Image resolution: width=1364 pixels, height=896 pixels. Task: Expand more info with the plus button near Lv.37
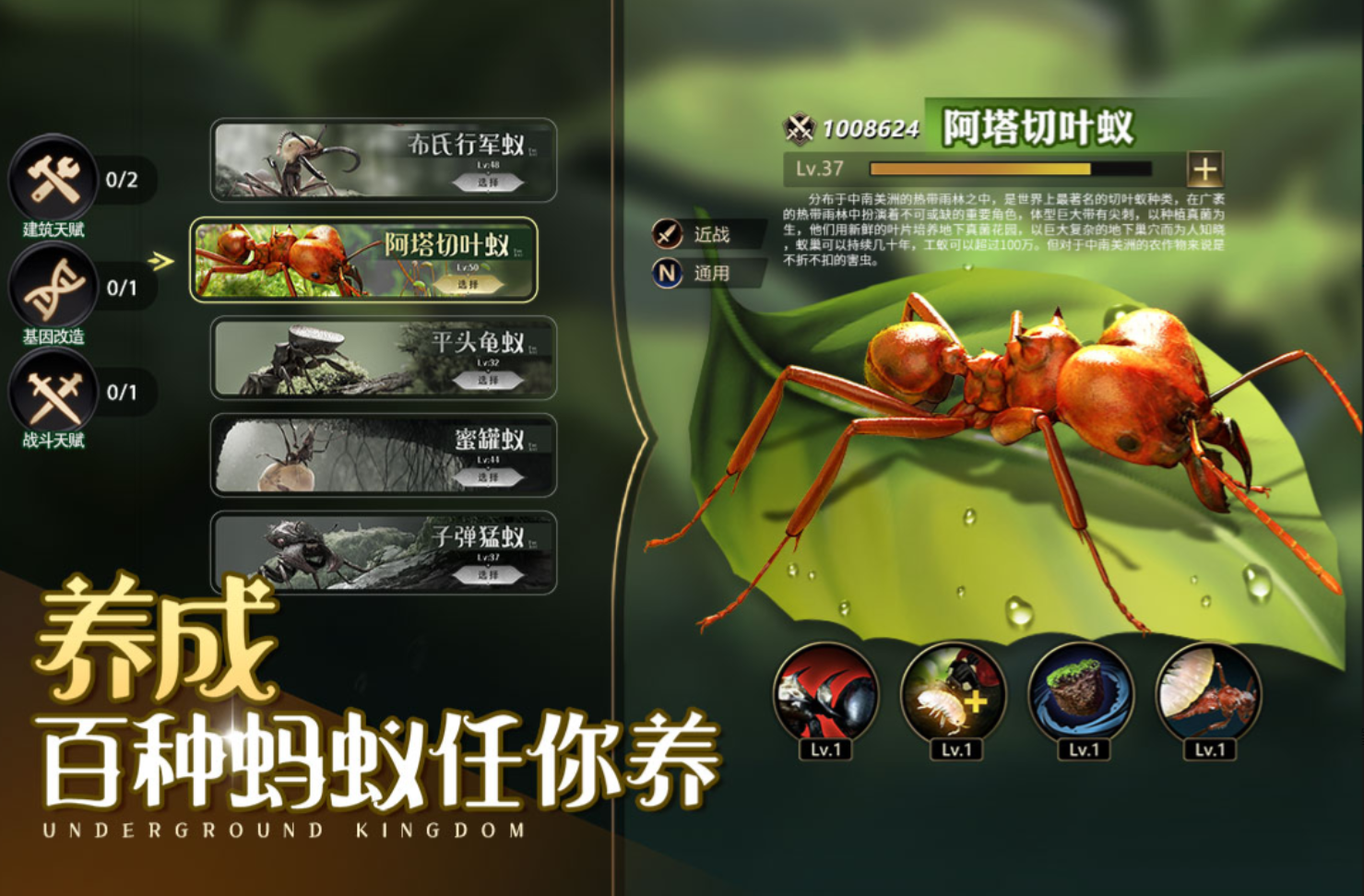click(1204, 169)
